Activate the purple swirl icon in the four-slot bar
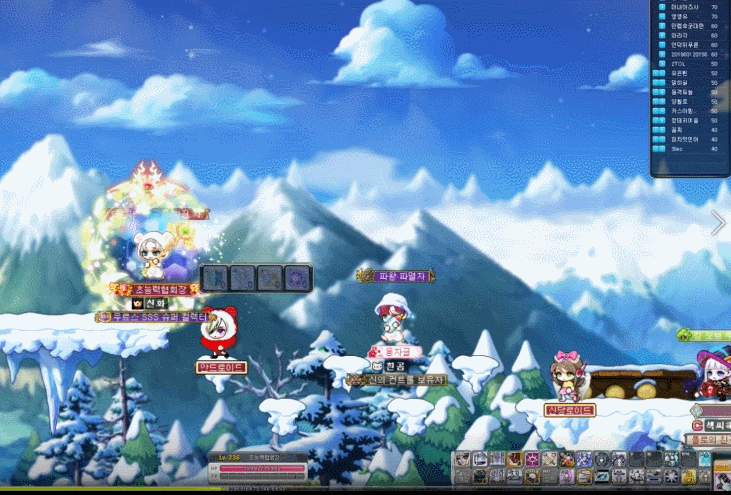Screen dimensions: 731x495 (x=296, y=278)
